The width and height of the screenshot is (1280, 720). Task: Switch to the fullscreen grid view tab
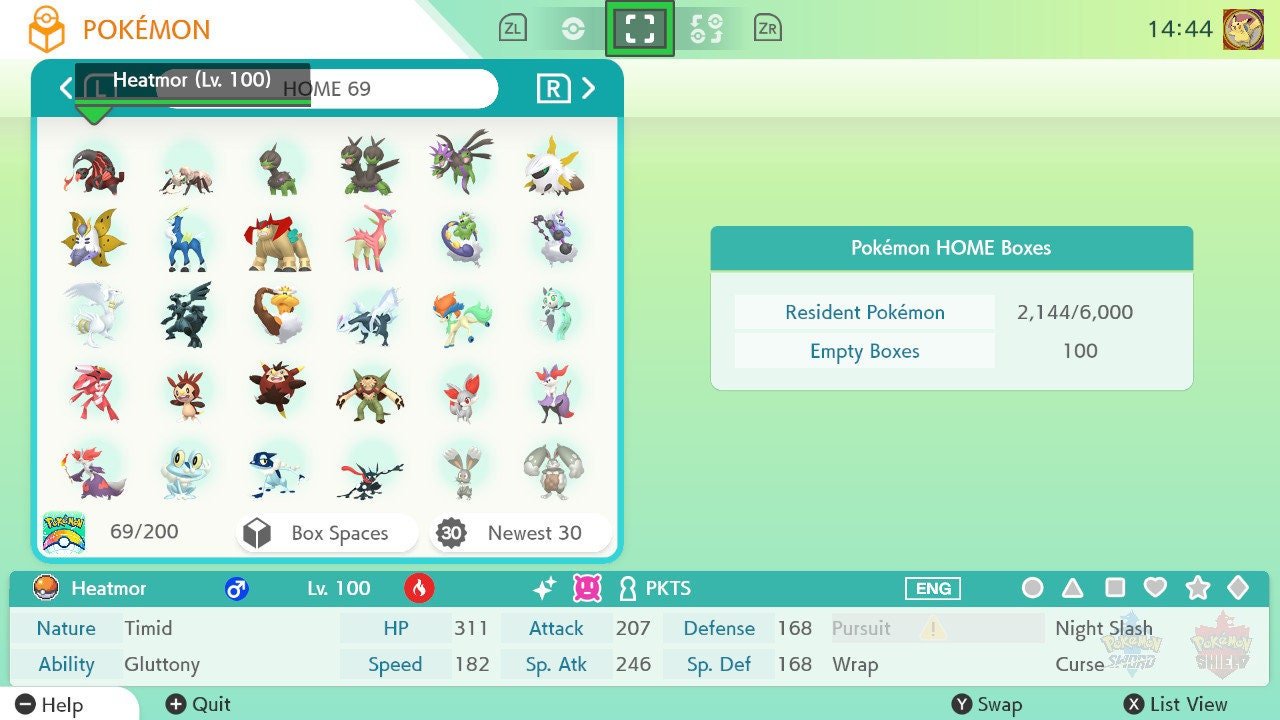click(640, 28)
